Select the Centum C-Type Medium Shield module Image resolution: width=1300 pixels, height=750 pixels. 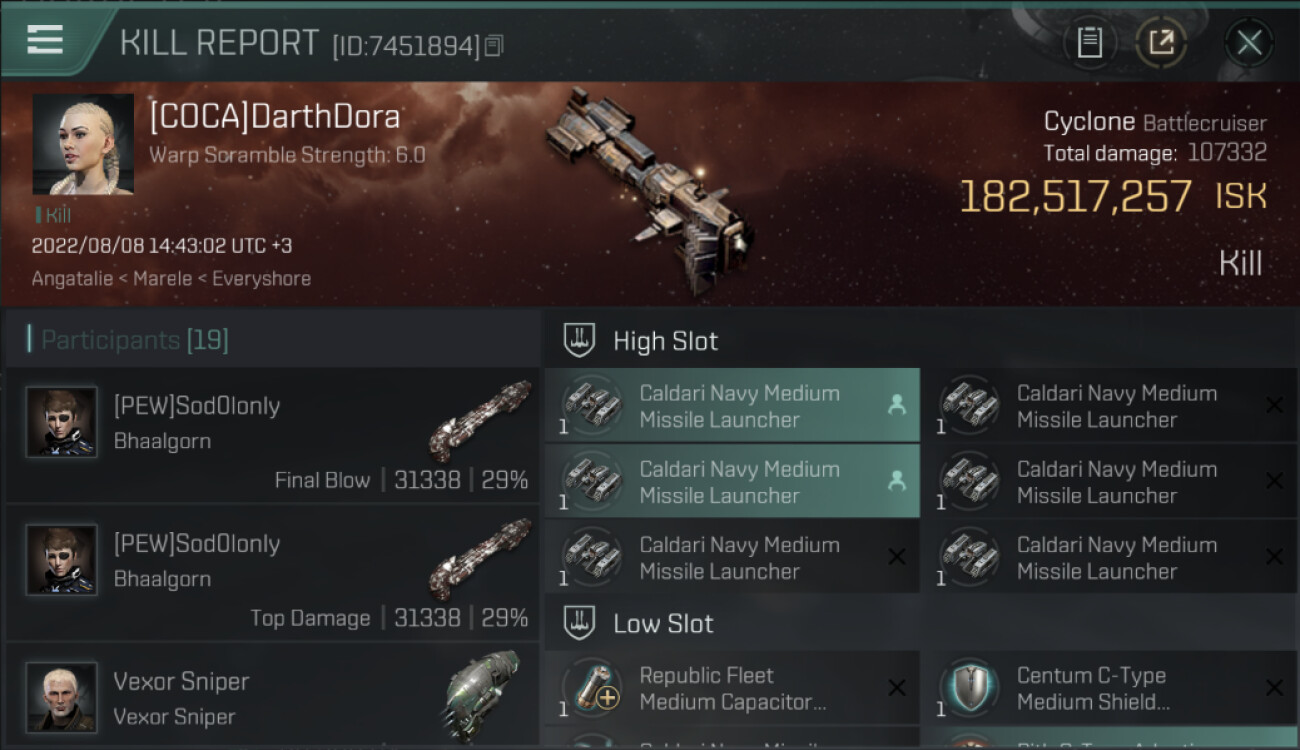click(1109, 688)
